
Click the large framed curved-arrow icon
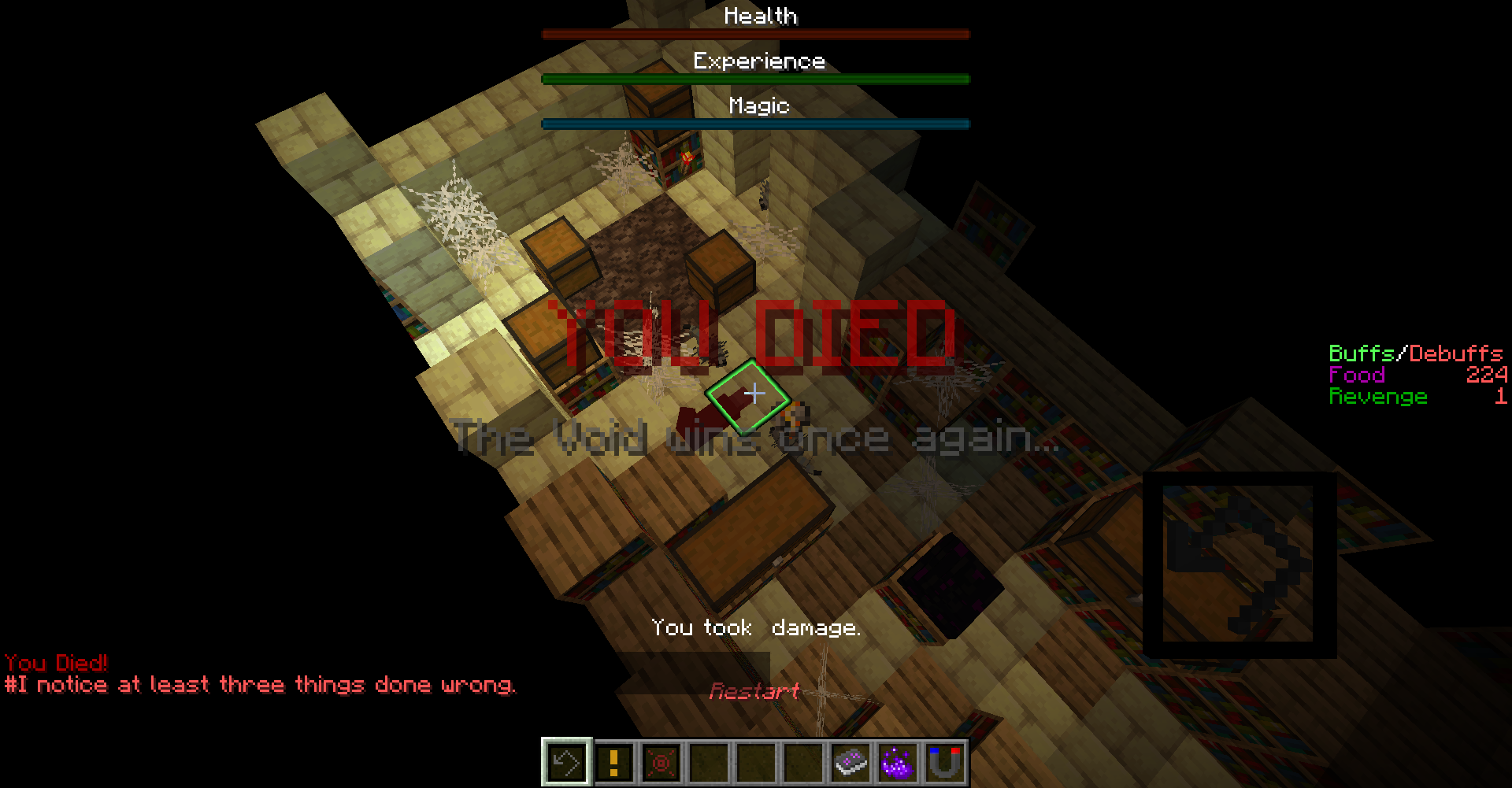coord(1240,564)
